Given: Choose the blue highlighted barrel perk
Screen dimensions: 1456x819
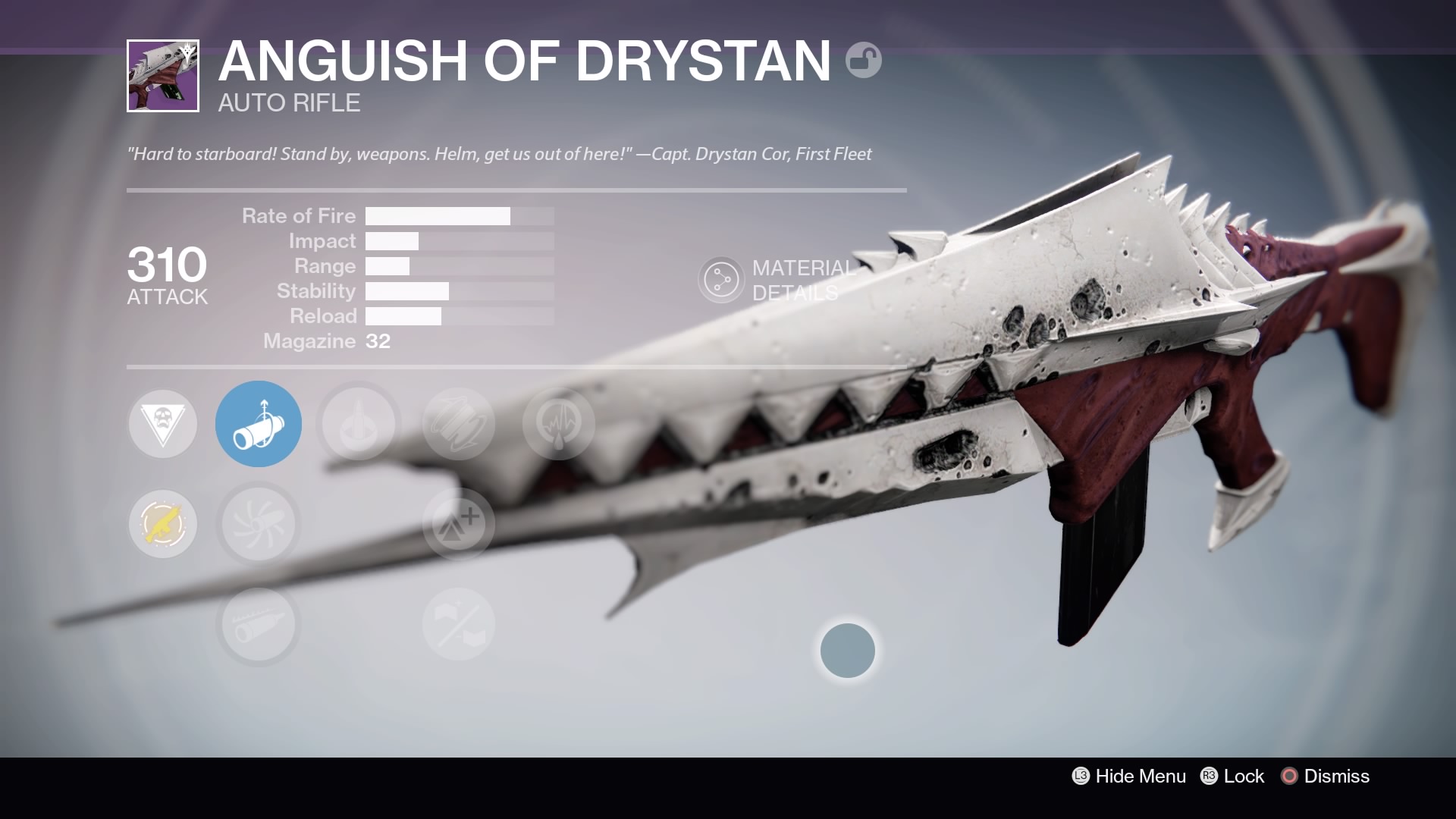Looking at the screenshot, I should coord(259,424).
